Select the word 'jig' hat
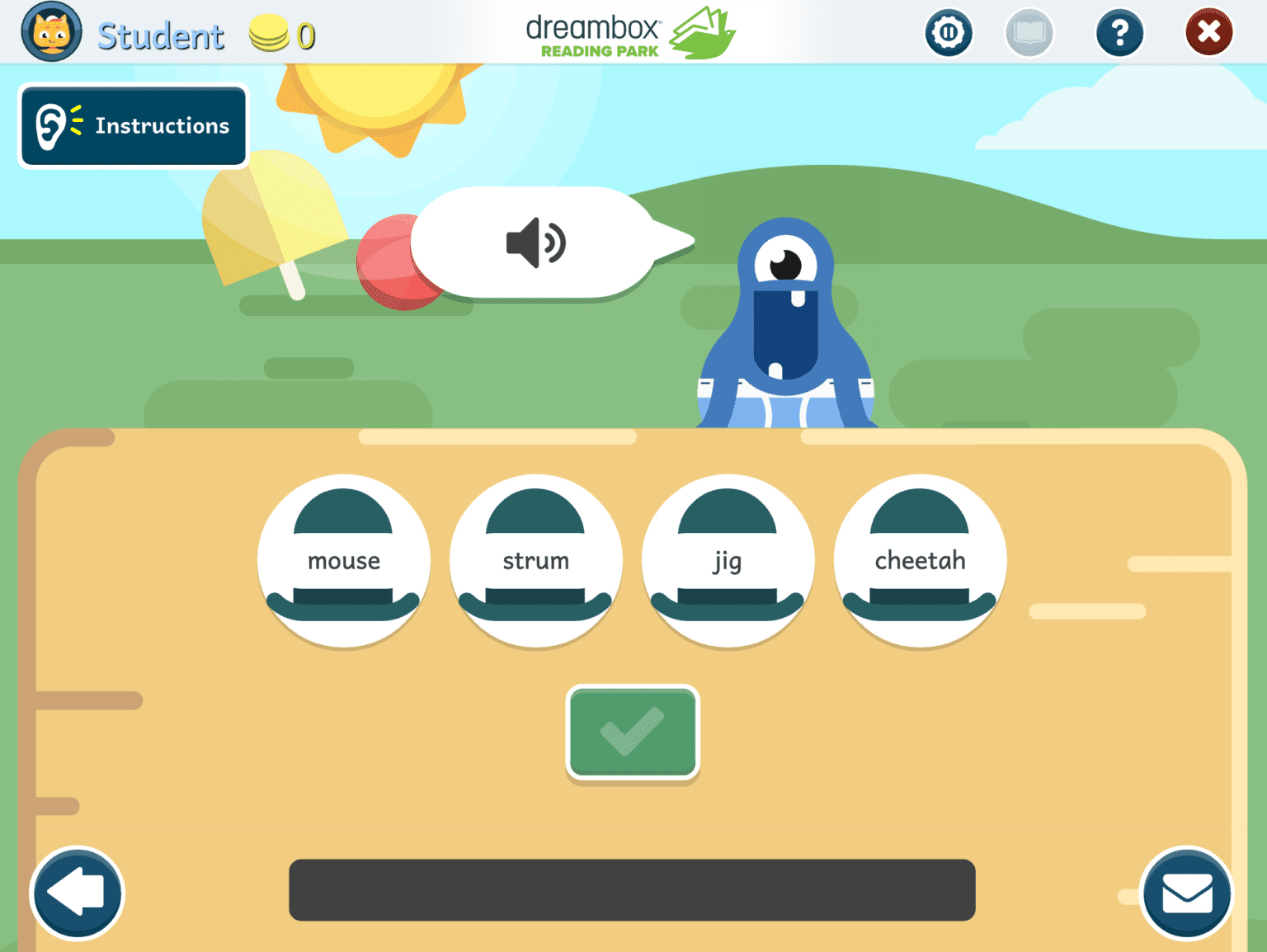This screenshot has height=952, width=1267. pyautogui.click(x=727, y=561)
